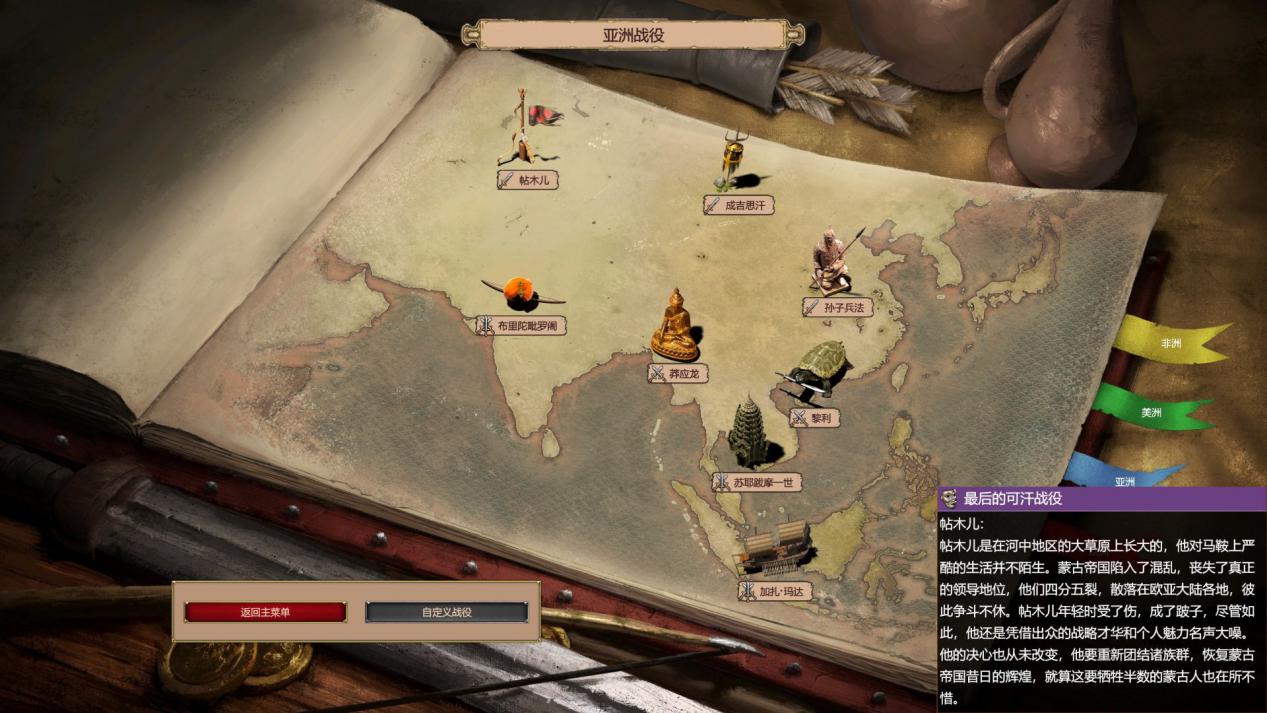
Task: Choose the 莽应龙 Buddha campaign
Action: [680, 373]
